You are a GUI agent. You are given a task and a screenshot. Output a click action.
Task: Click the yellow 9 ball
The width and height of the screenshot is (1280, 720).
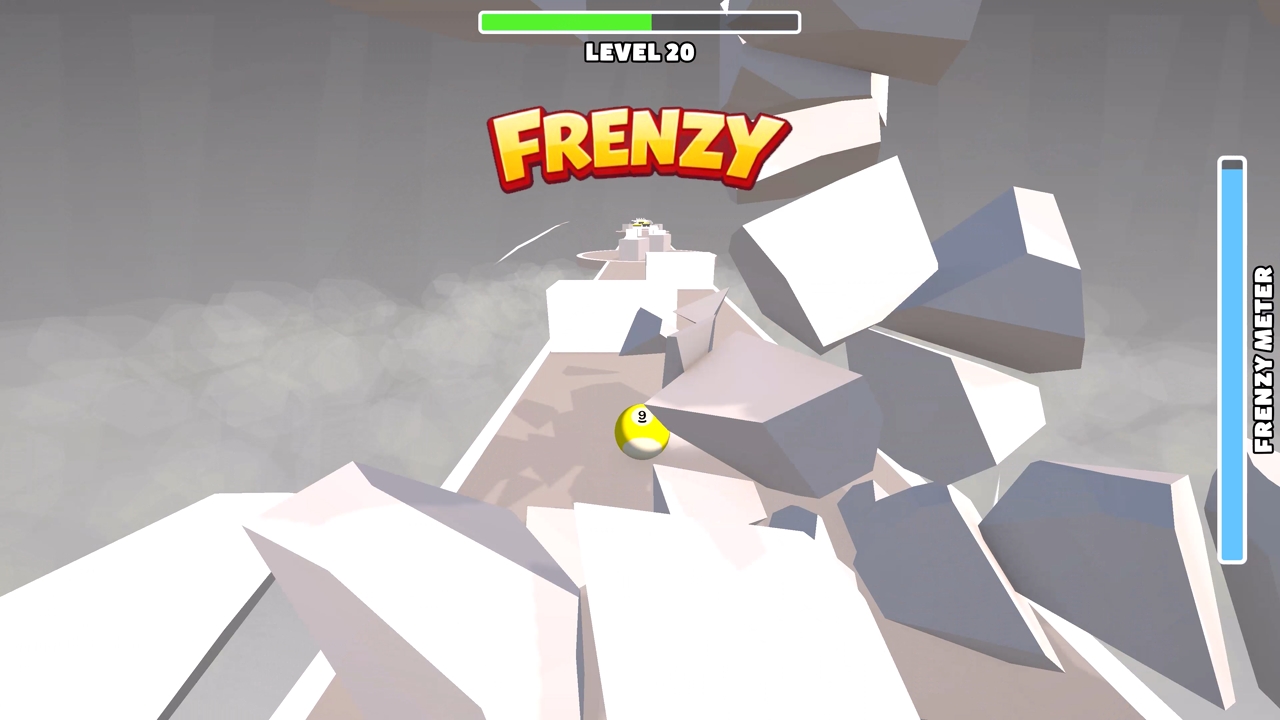coord(641,432)
